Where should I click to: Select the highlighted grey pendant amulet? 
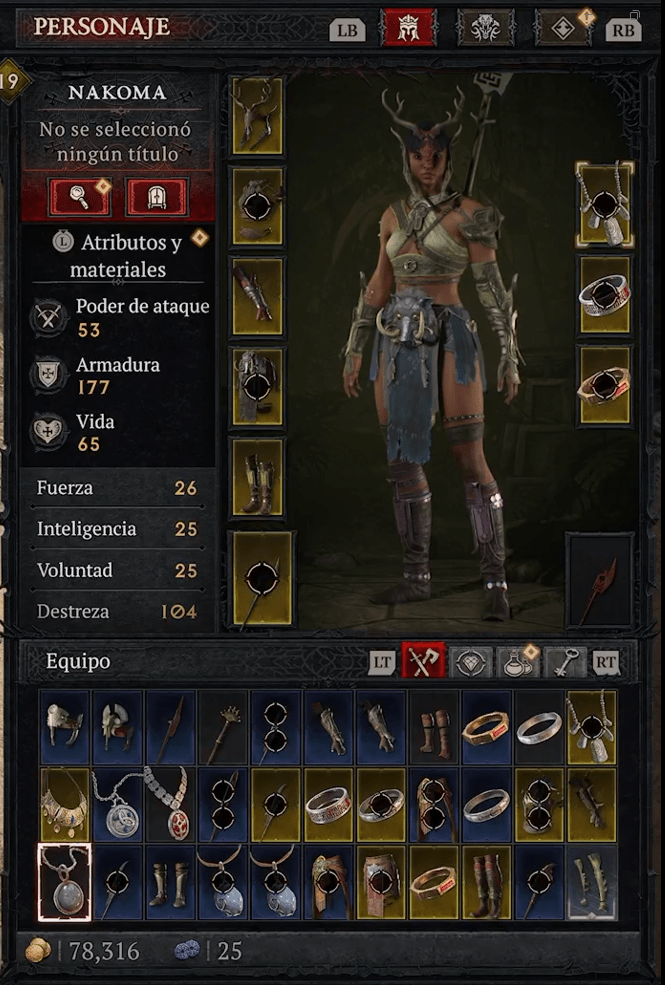click(65, 882)
